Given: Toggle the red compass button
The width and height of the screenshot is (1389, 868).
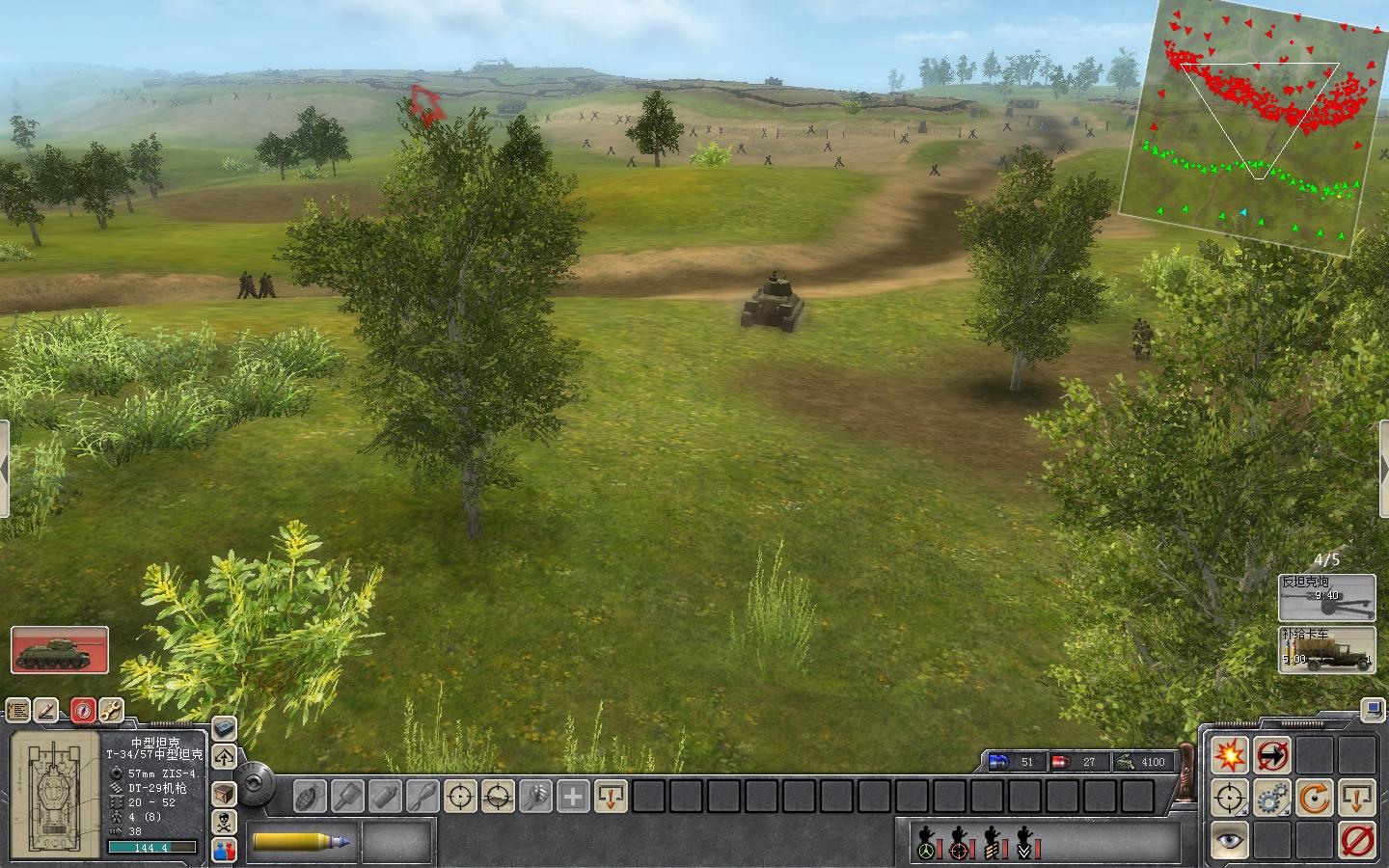Looking at the screenshot, I should (83, 711).
